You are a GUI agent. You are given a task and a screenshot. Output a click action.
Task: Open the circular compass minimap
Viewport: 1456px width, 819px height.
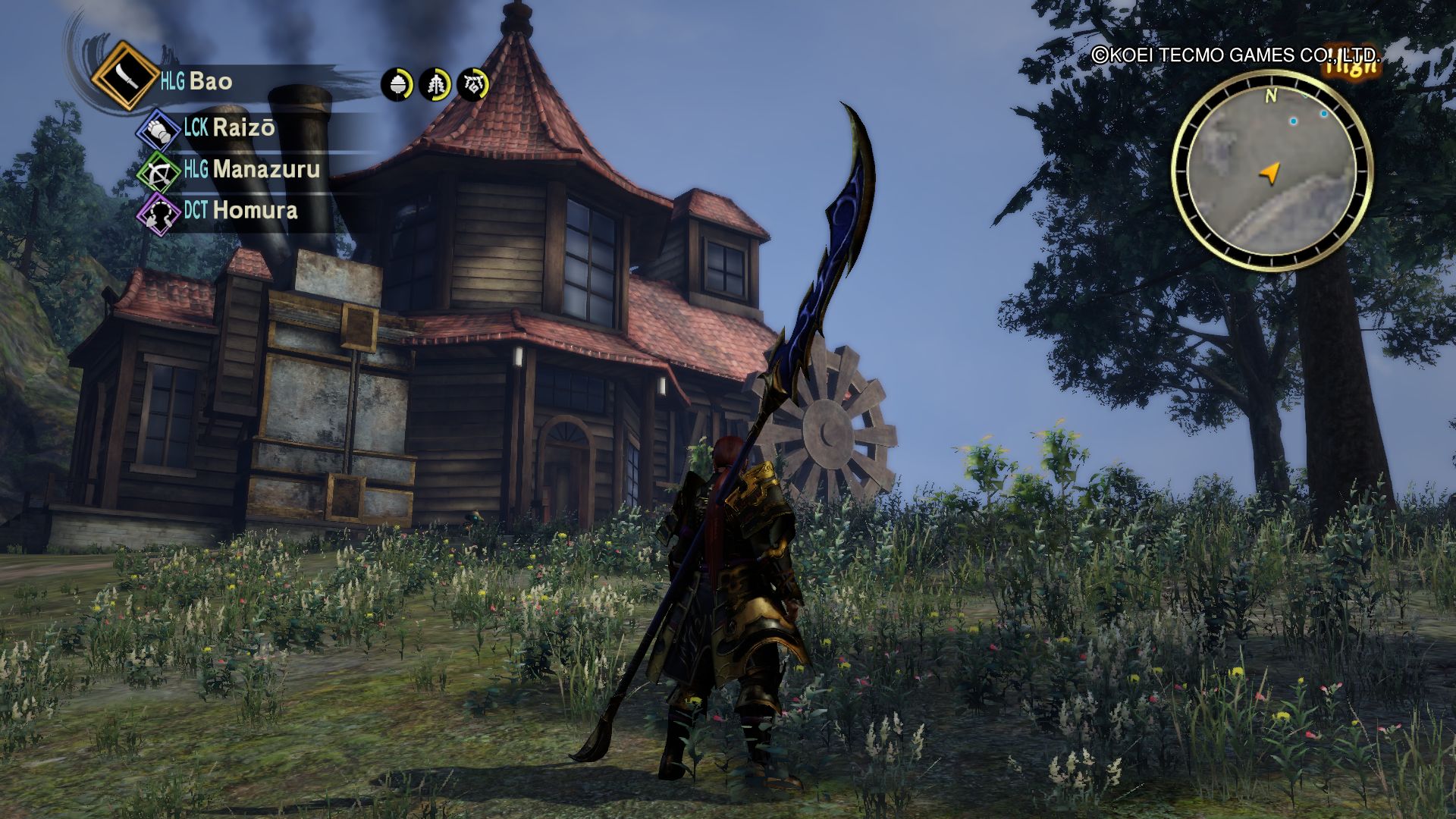coord(1272,173)
